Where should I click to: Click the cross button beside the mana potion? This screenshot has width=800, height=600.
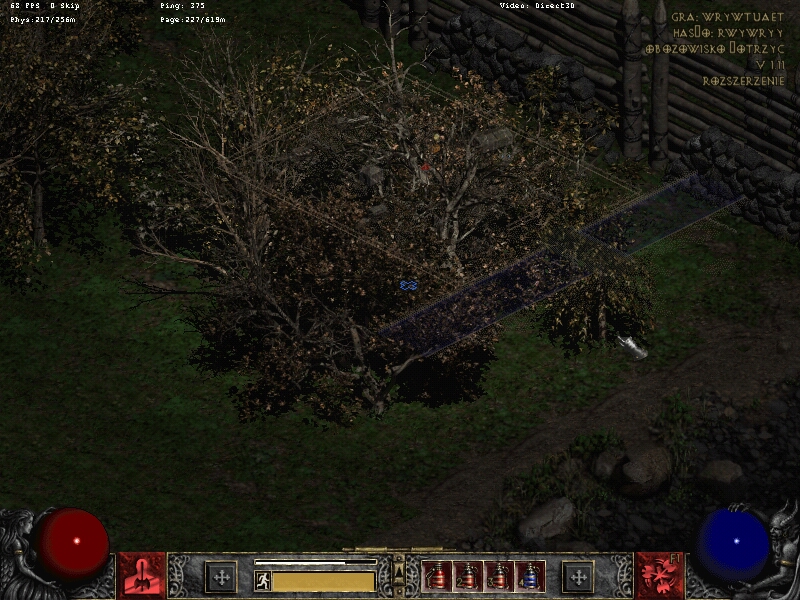click(577, 577)
